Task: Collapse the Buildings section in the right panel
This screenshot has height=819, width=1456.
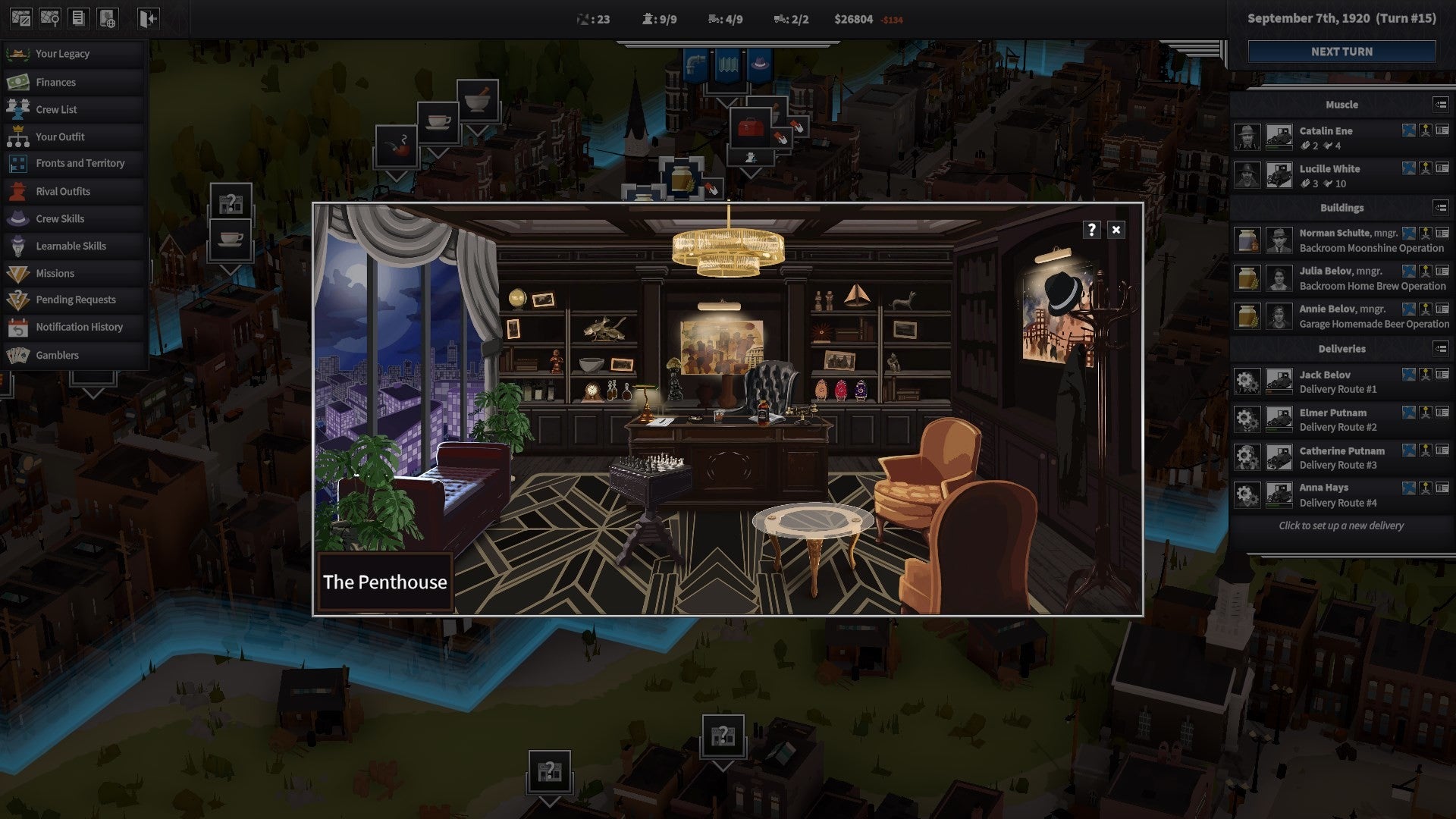Action: pos(1440,207)
